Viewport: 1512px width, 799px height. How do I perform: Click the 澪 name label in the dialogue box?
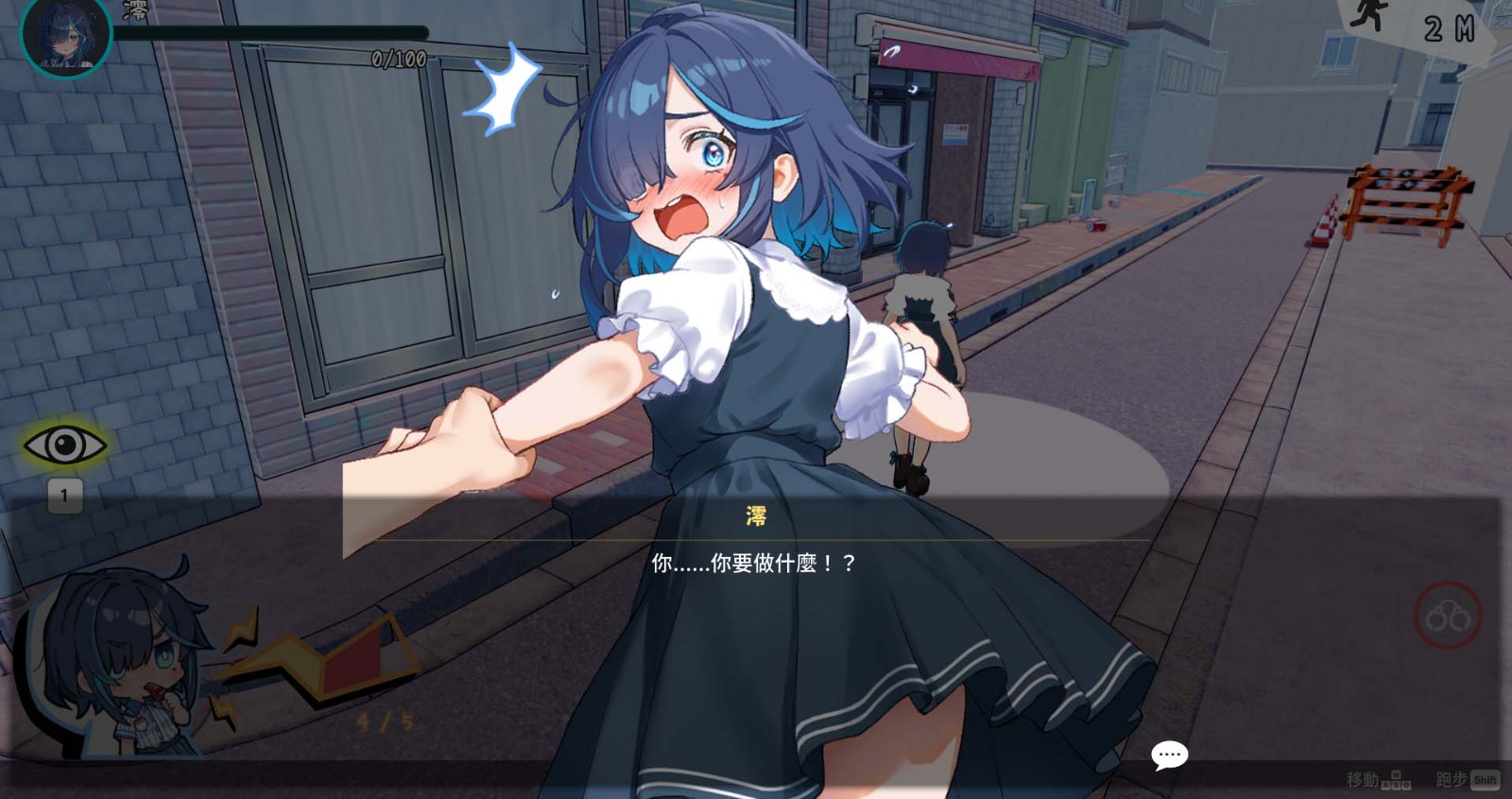756,516
